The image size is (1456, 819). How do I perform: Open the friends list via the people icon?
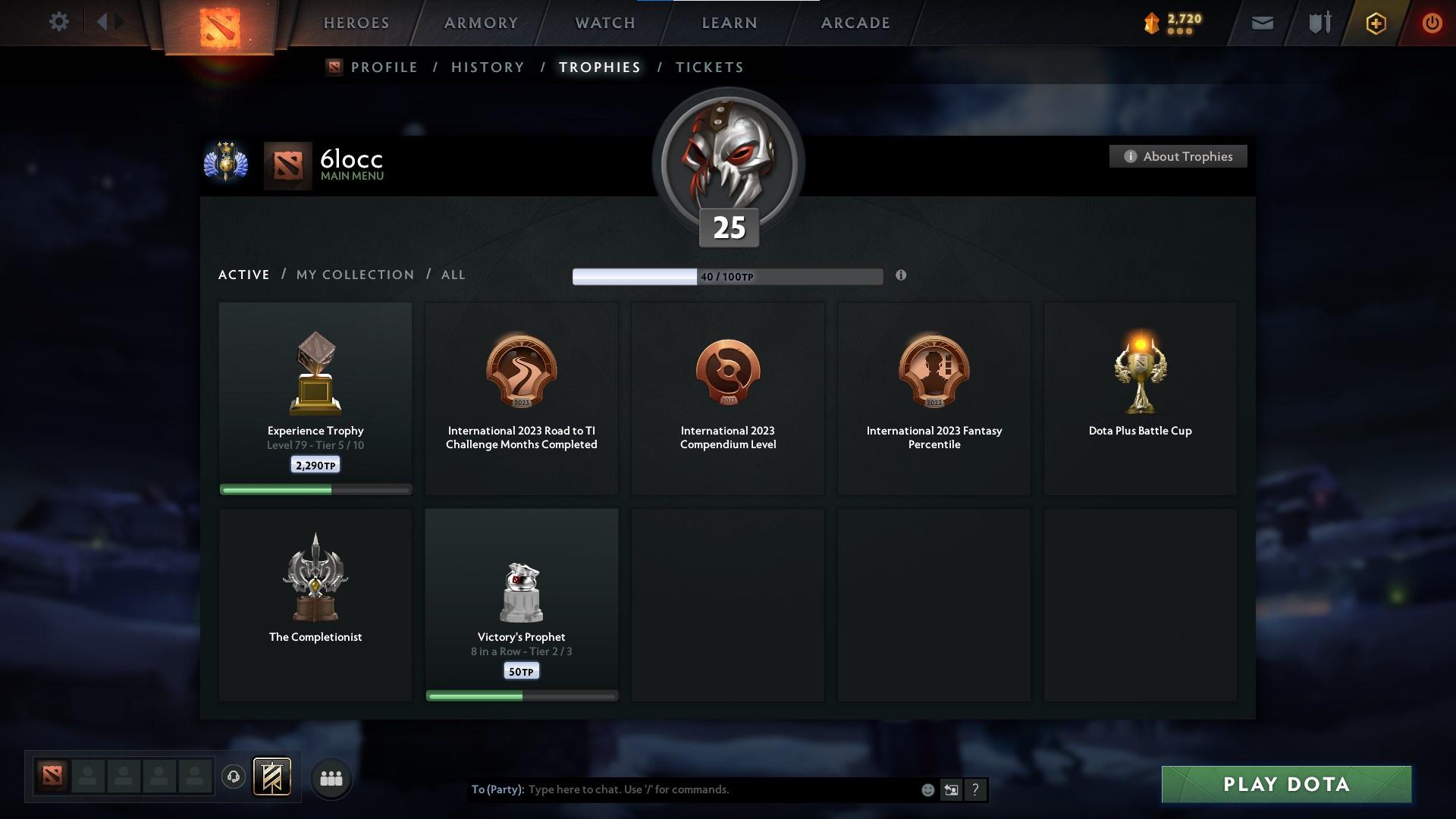[x=330, y=778]
